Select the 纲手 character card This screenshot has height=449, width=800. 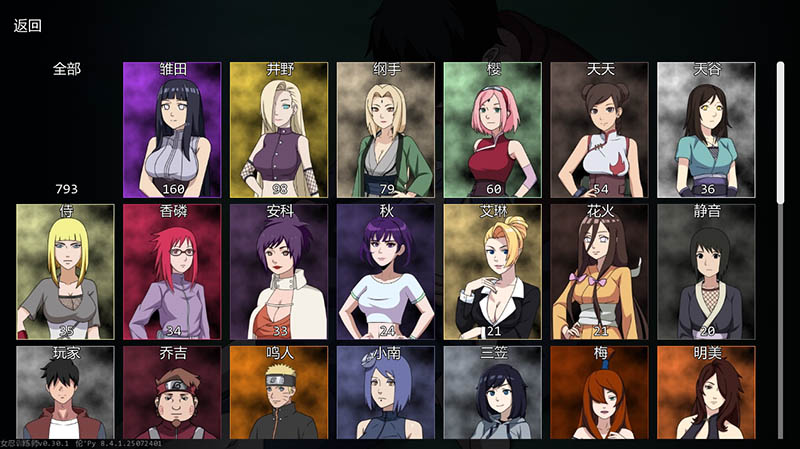pyautogui.click(x=386, y=129)
